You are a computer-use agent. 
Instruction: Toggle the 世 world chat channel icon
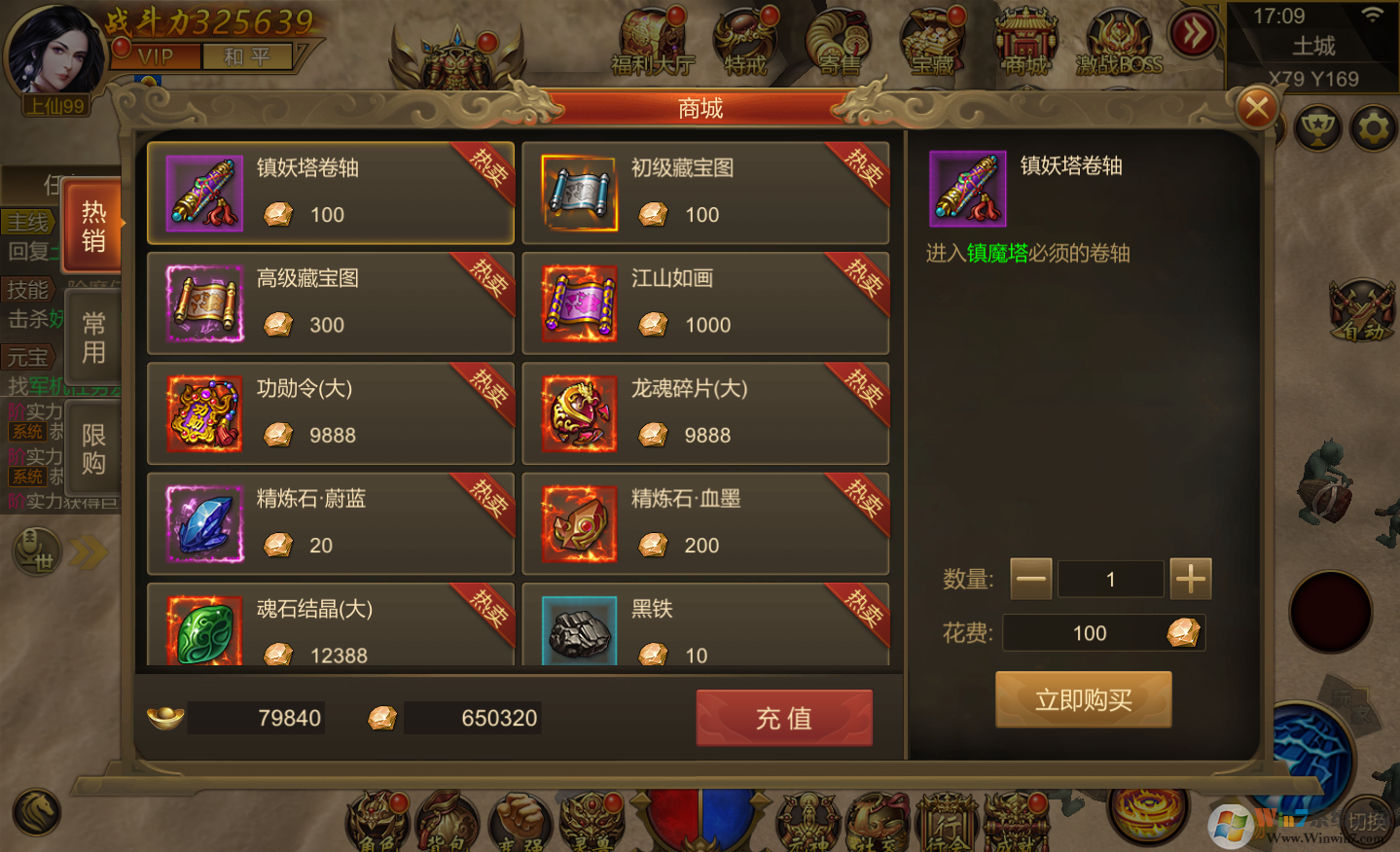coord(36,551)
